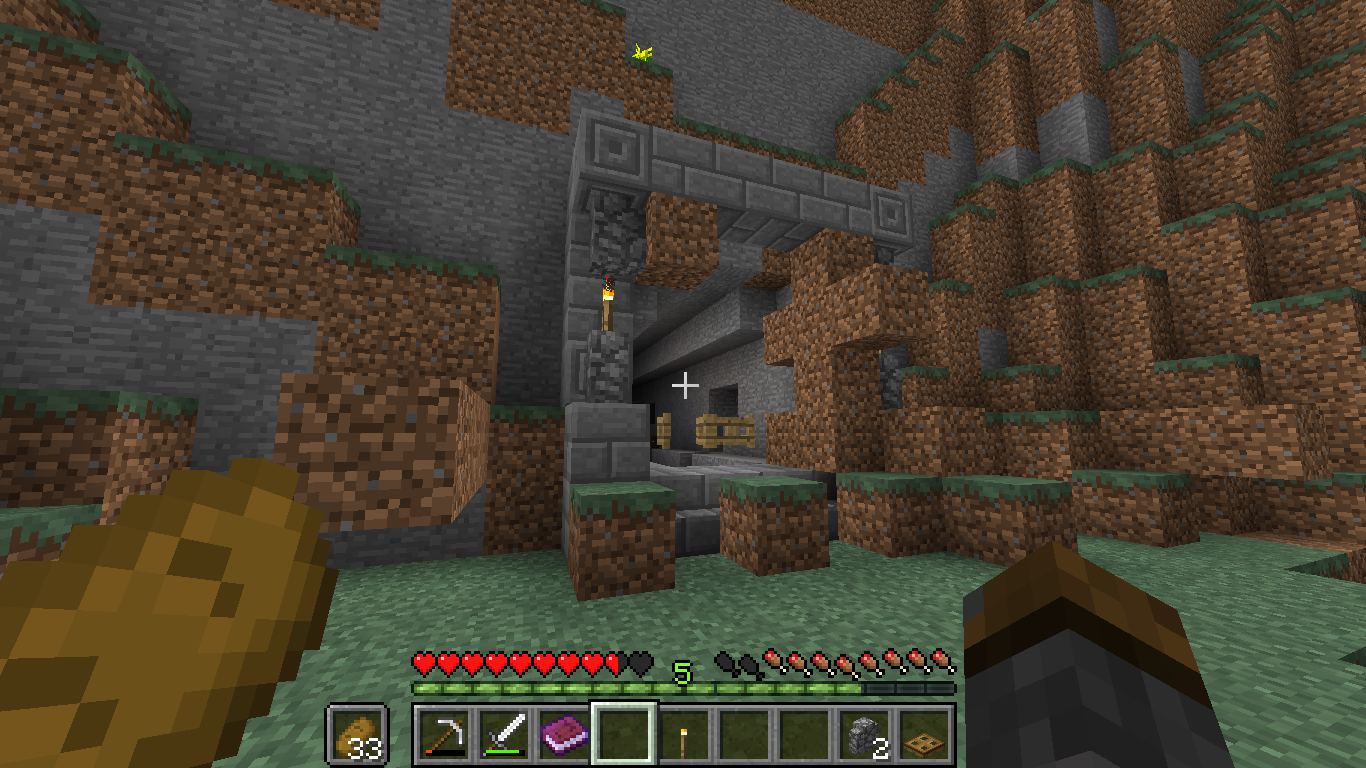Select the wooden trapdoor hotbar slot
The height and width of the screenshot is (768, 1366).
[924, 735]
